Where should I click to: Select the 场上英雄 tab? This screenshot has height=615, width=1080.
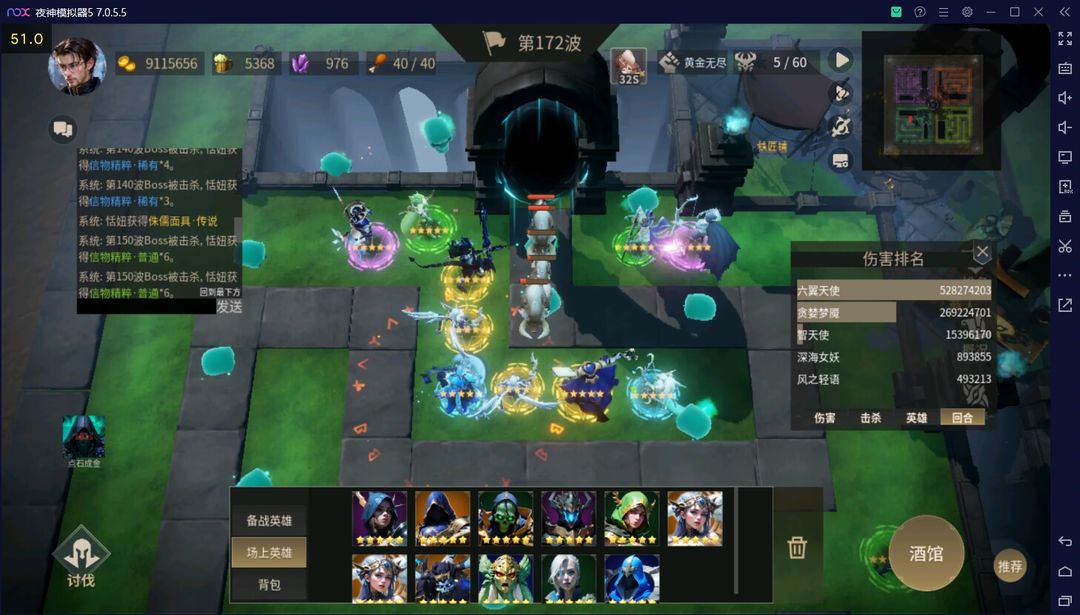[x=269, y=552]
